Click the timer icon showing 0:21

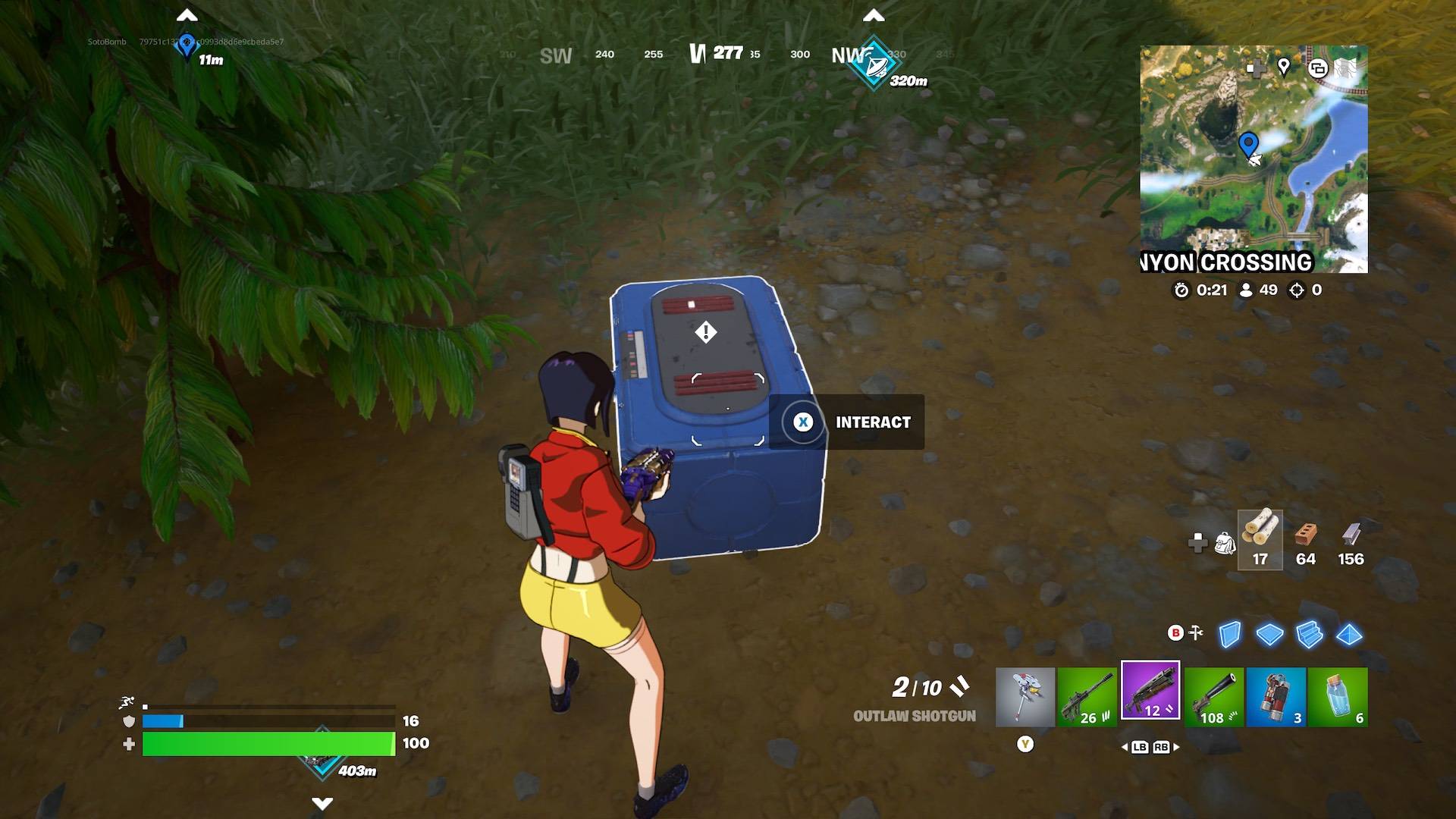point(1181,290)
